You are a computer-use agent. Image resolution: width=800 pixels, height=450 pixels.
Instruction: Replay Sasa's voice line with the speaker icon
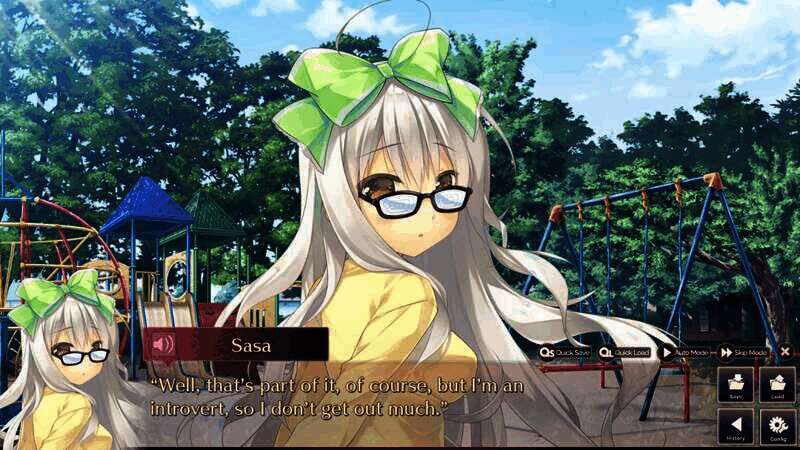(x=162, y=345)
